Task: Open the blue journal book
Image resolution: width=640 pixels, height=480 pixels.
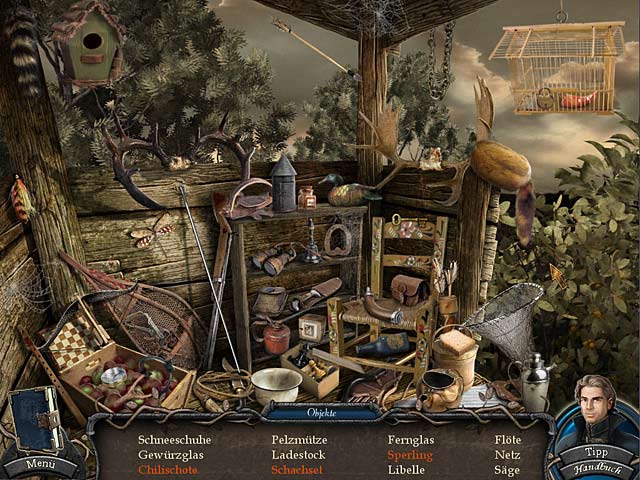Action: (35, 420)
